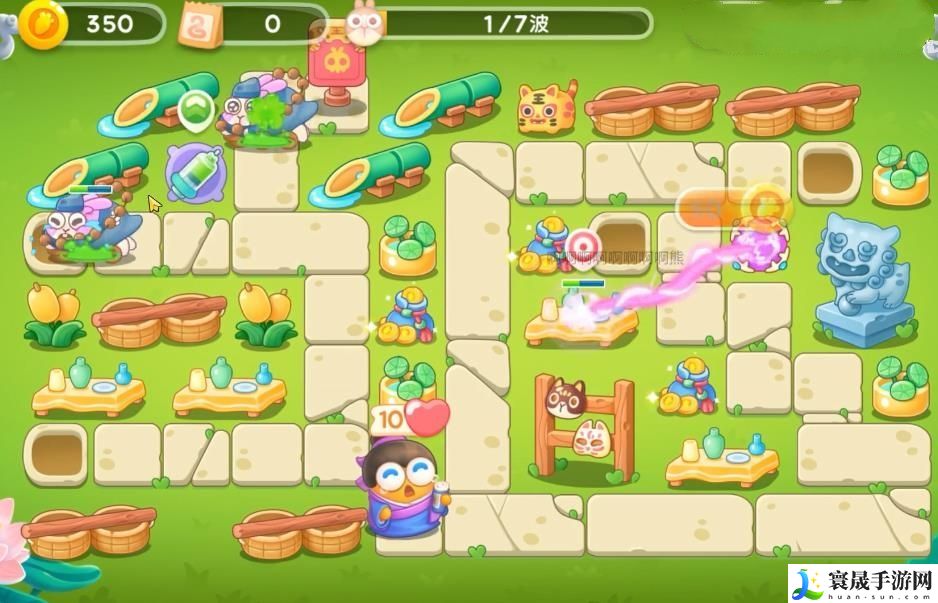Build the green bottle tower
This screenshot has width=938, height=603.
point(195,171)
